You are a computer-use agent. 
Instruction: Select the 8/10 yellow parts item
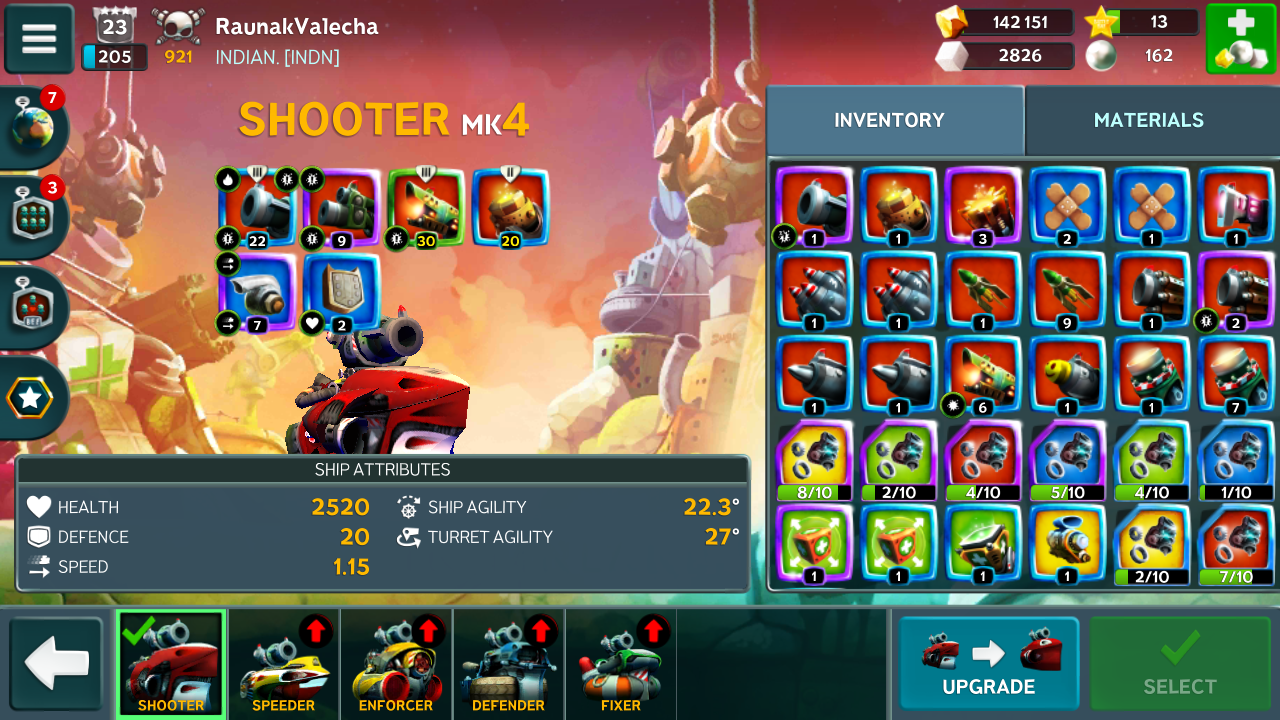click(814, 460)
